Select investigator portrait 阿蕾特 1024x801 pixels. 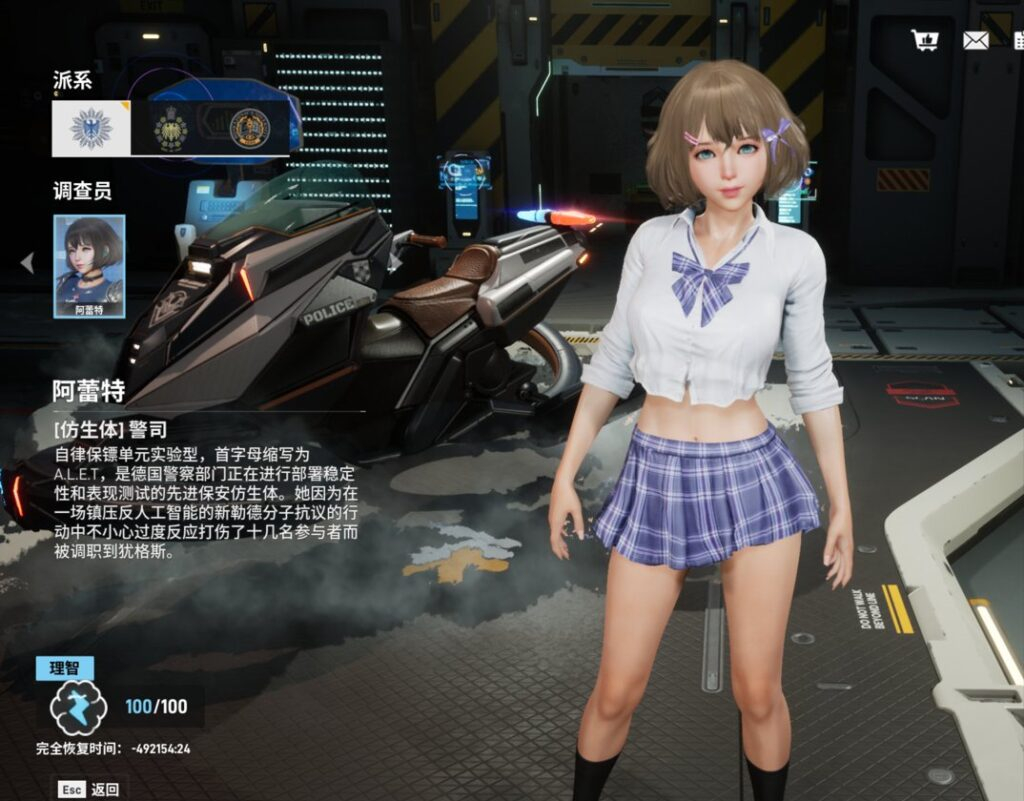[x=89, y=266]
